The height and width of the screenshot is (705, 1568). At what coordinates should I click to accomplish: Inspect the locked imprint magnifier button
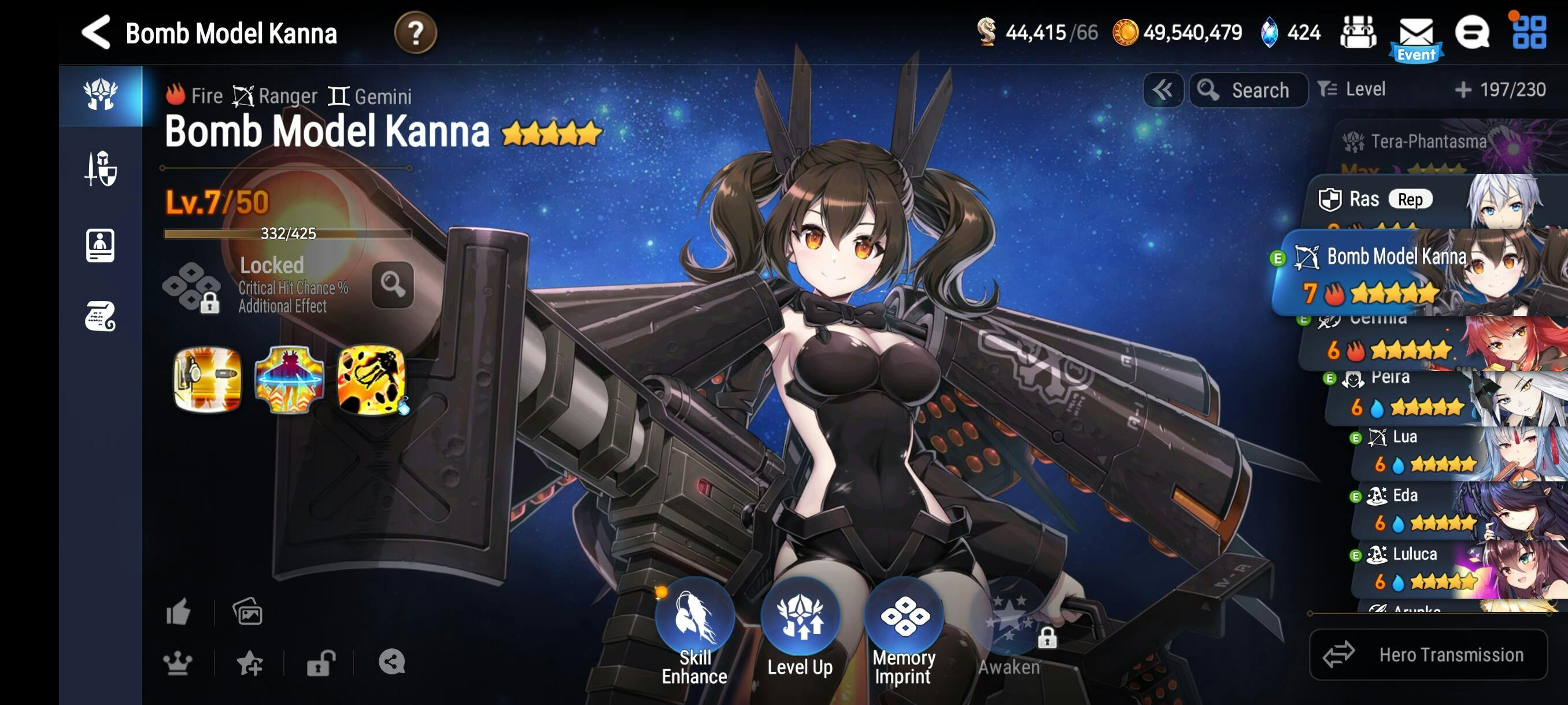pyautogui.click(x=393, y=284)
